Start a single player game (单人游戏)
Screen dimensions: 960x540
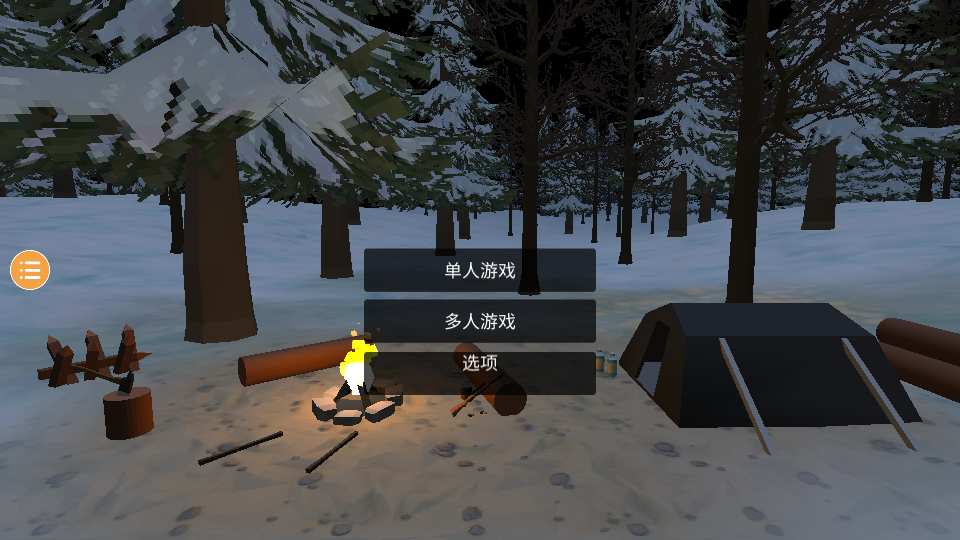coord(480,270)
